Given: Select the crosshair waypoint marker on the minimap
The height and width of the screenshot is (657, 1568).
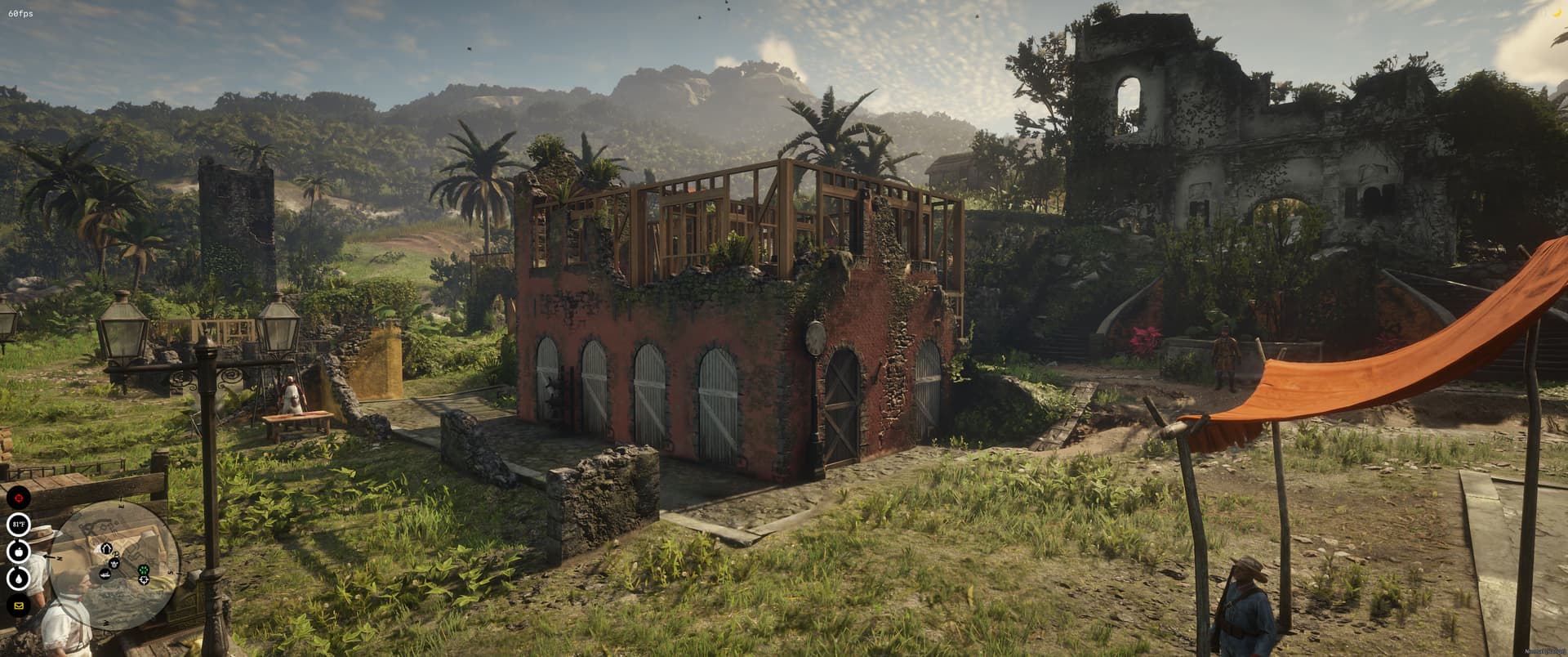Looking at the screenshot, I should click(x=144, y=580).
